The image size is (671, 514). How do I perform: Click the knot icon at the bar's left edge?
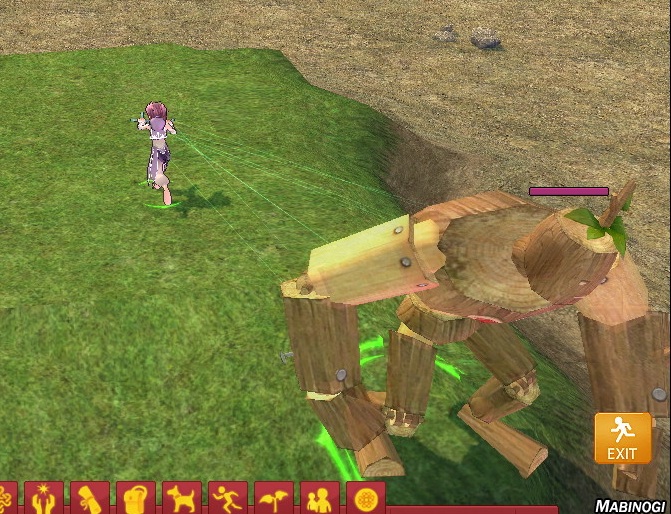8,498
